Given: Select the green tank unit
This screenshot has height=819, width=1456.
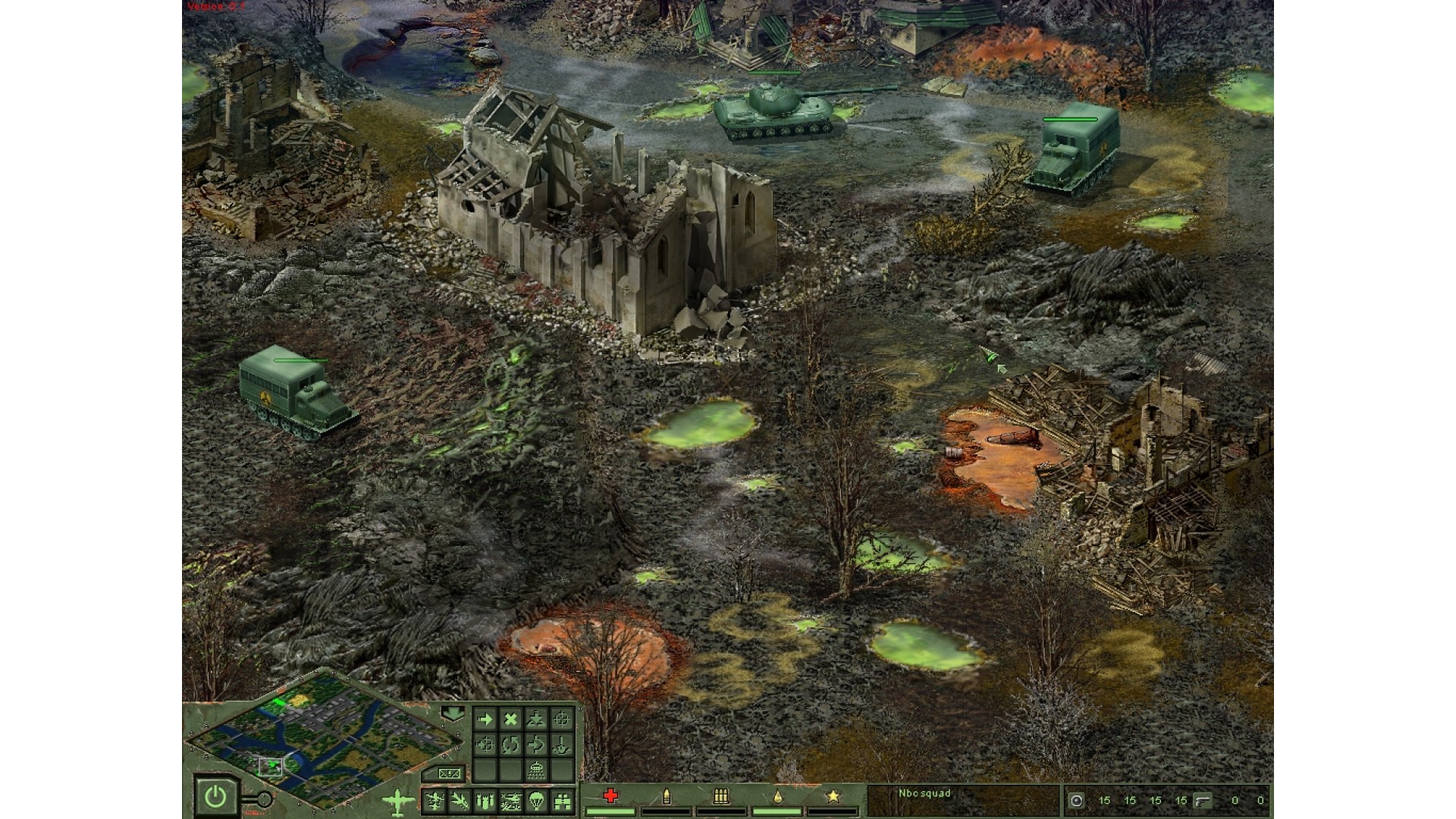Looking at the screenshot, I should click(775, 112).
